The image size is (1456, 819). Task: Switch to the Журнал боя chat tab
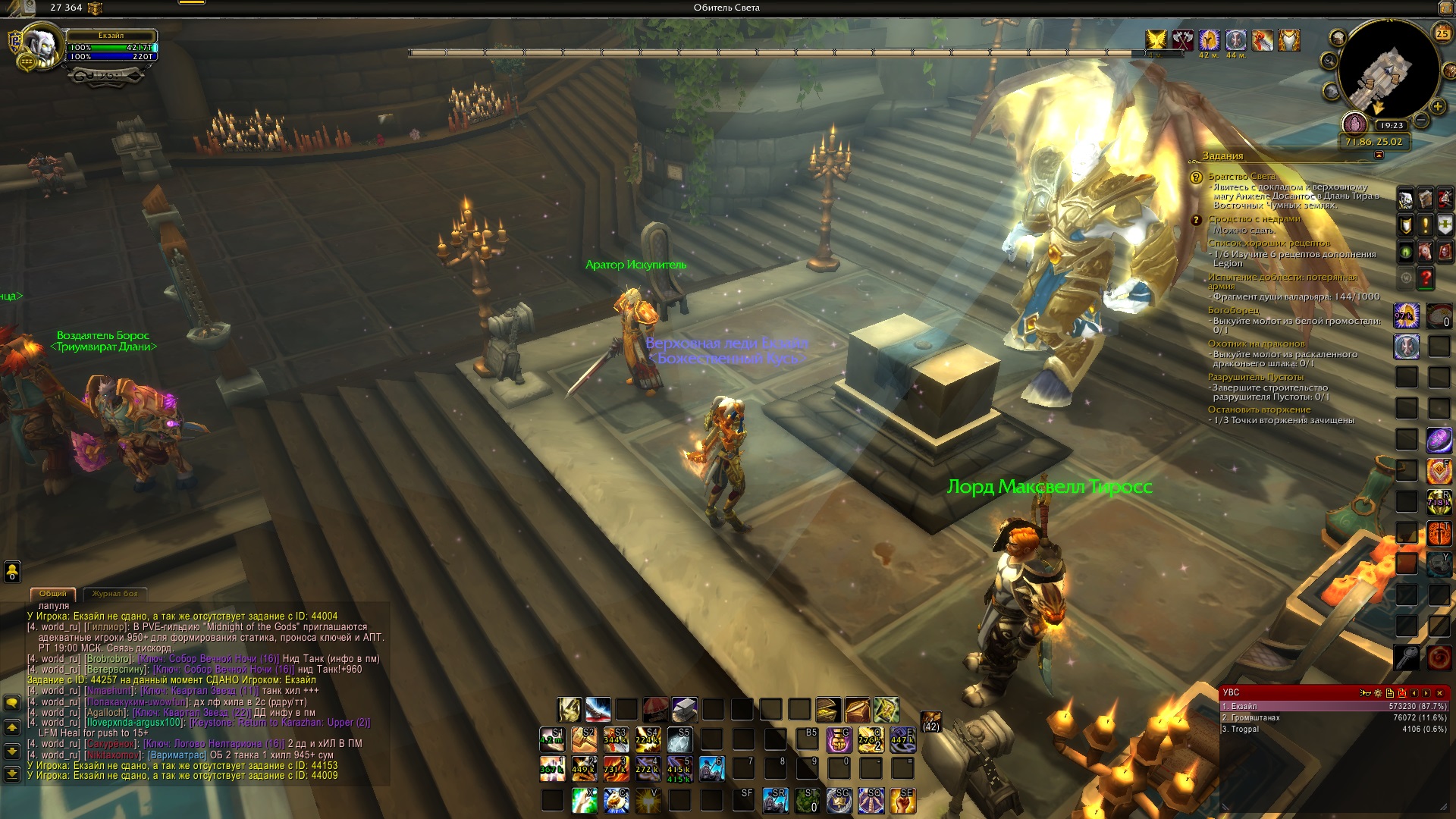click(115, 594)
